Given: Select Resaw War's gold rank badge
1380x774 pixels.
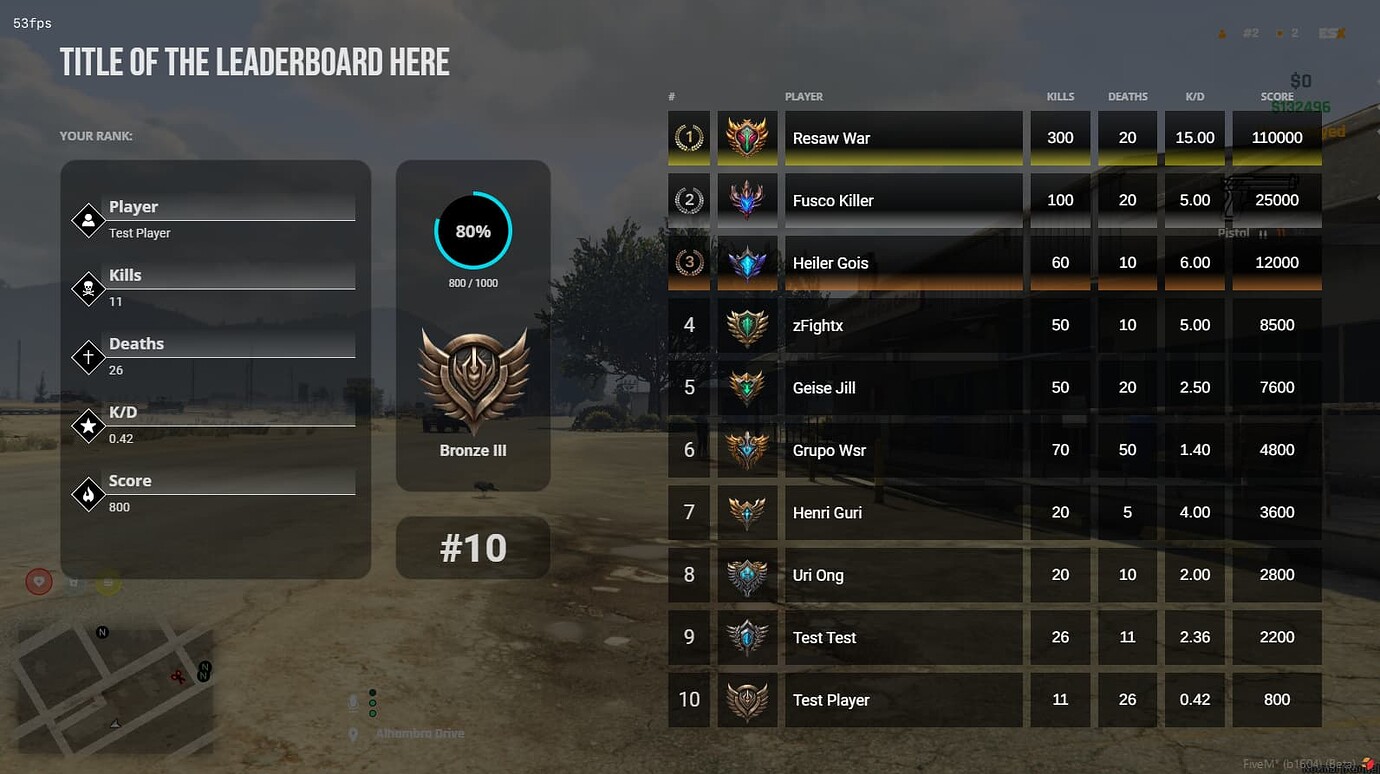Looking at the screenshot, I should coord(747,137).
